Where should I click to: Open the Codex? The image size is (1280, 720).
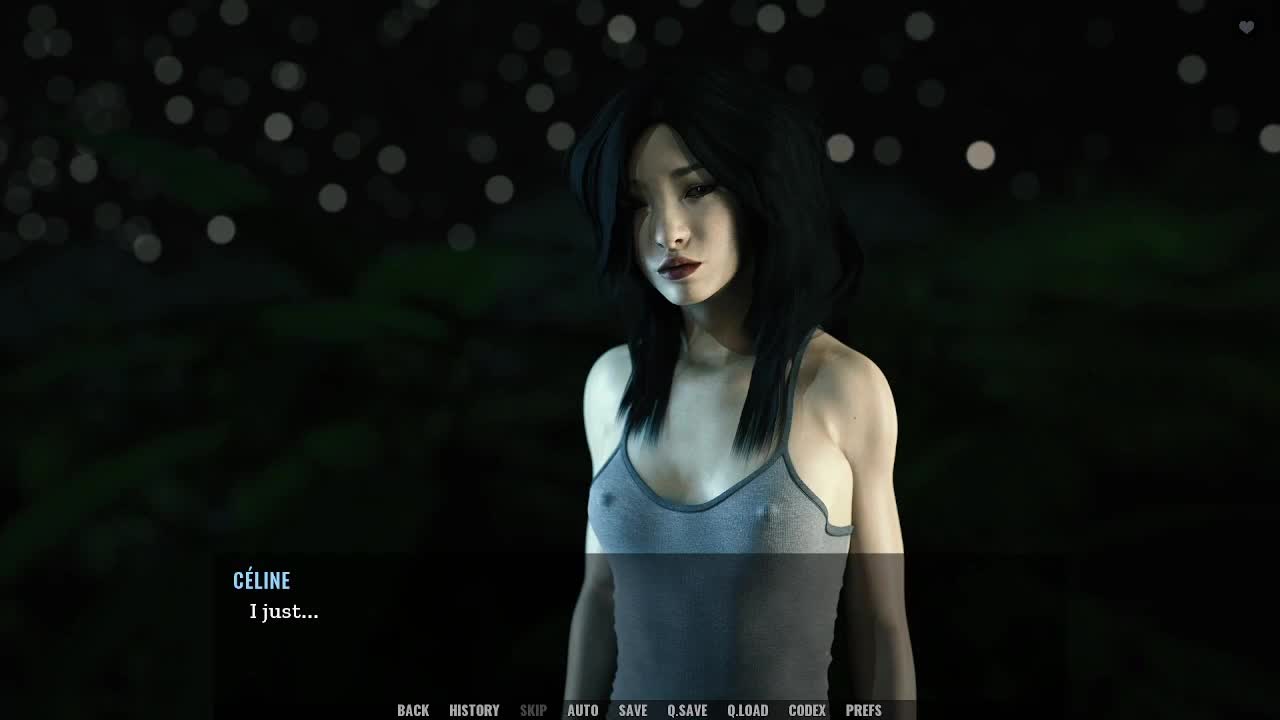(807, 710)
